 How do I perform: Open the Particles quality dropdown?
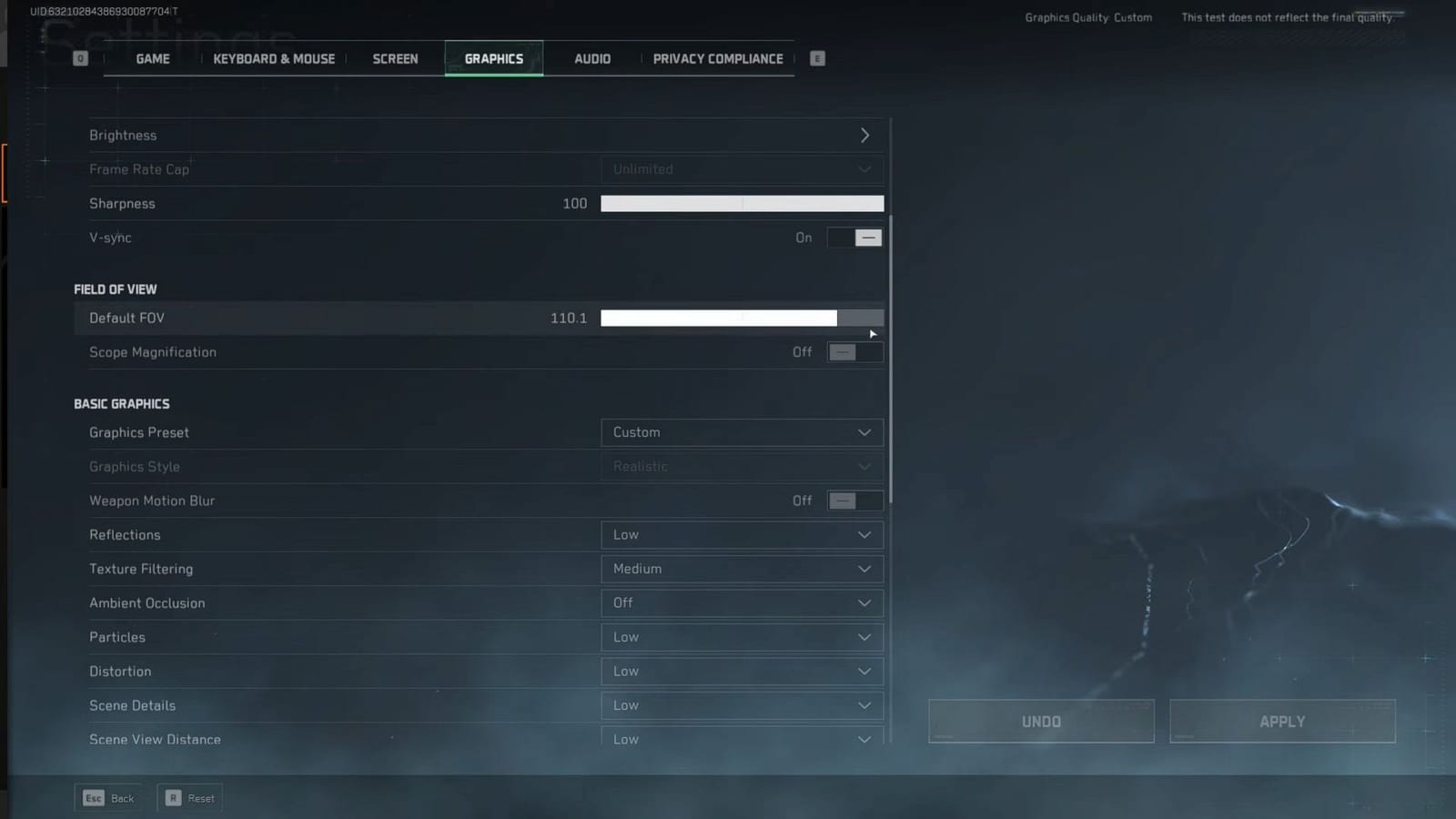point(742,637)
